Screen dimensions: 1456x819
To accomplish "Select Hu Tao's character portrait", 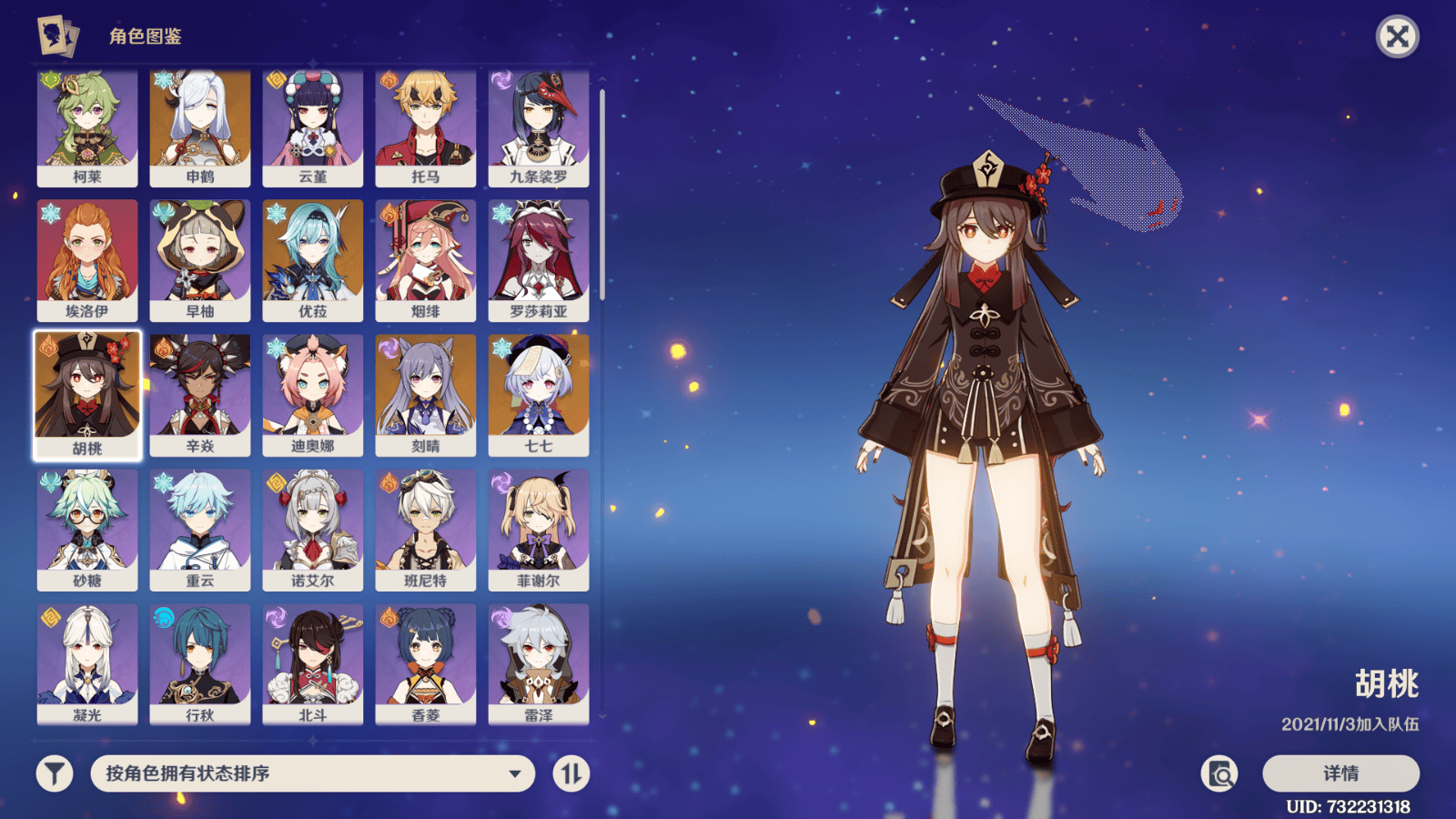I will 86,391.
